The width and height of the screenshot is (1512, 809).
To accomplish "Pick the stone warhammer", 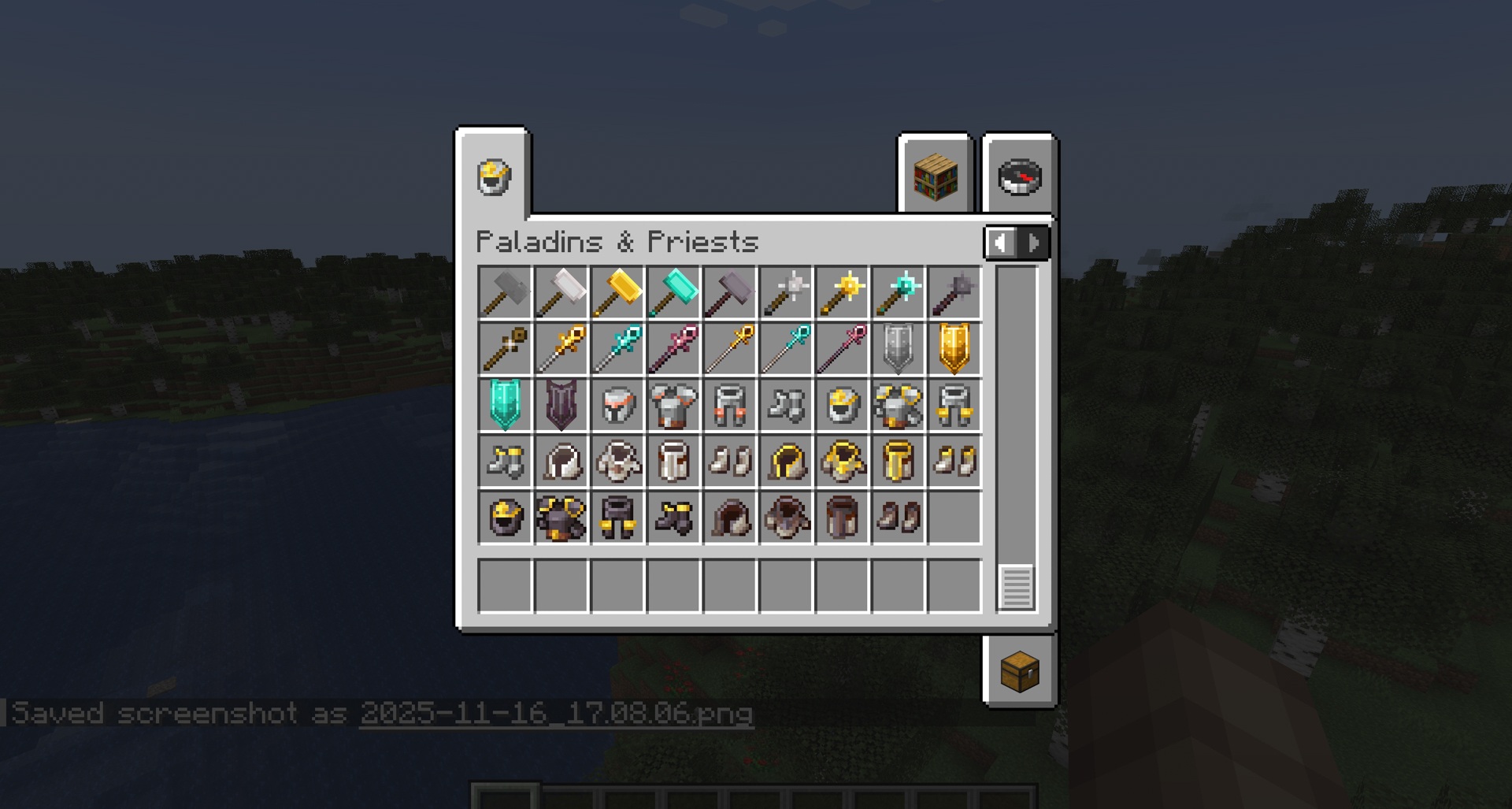I will coord(506,292).
